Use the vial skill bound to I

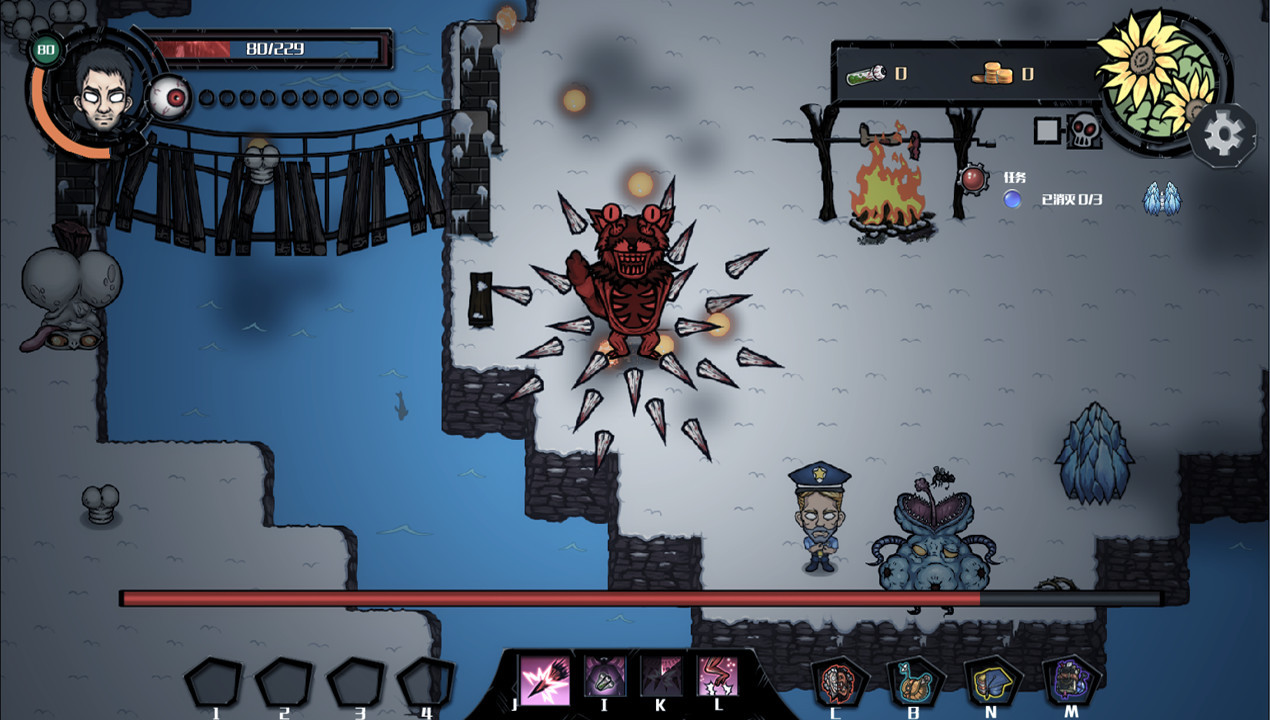(604, 677)
